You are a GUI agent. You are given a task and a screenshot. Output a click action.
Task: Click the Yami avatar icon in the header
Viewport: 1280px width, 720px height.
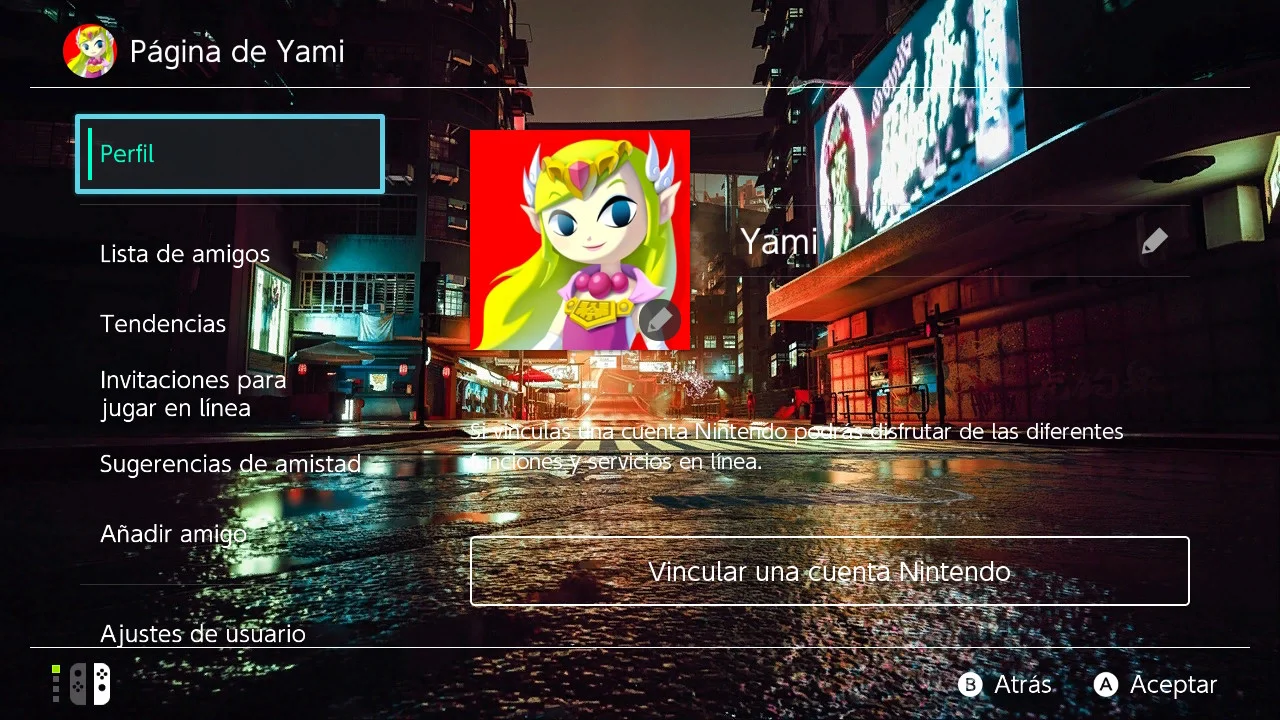pyautogui.click(x=90, y=50)
